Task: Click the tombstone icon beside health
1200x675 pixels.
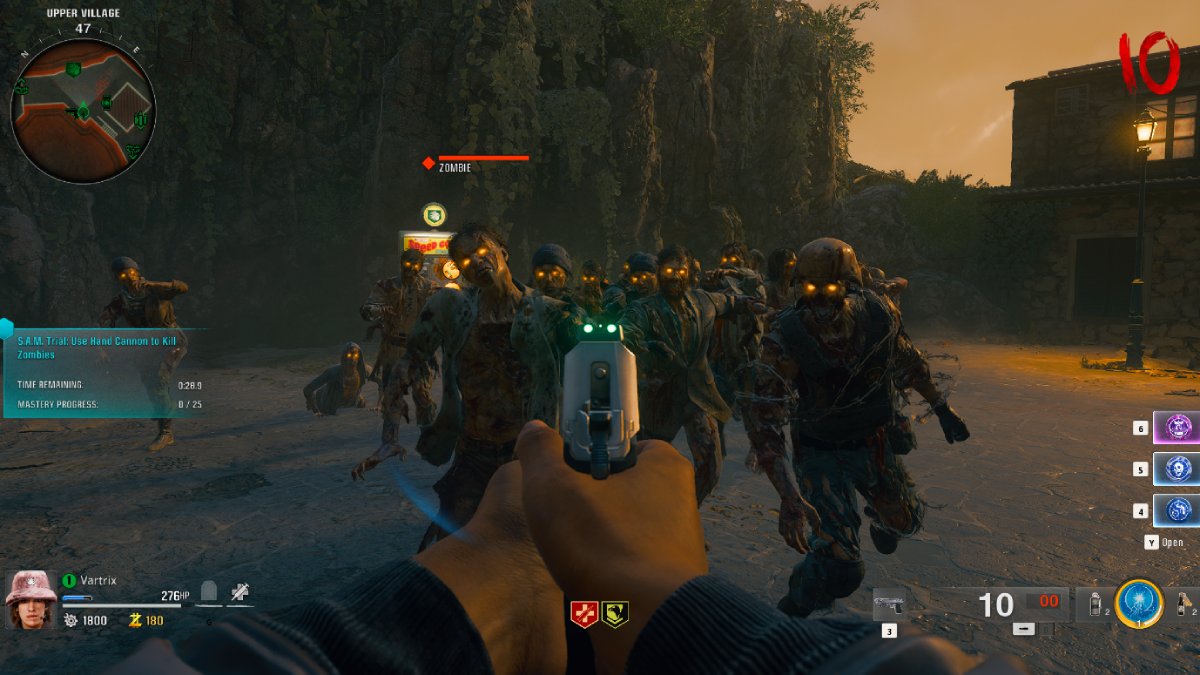Action: point(209,593)
